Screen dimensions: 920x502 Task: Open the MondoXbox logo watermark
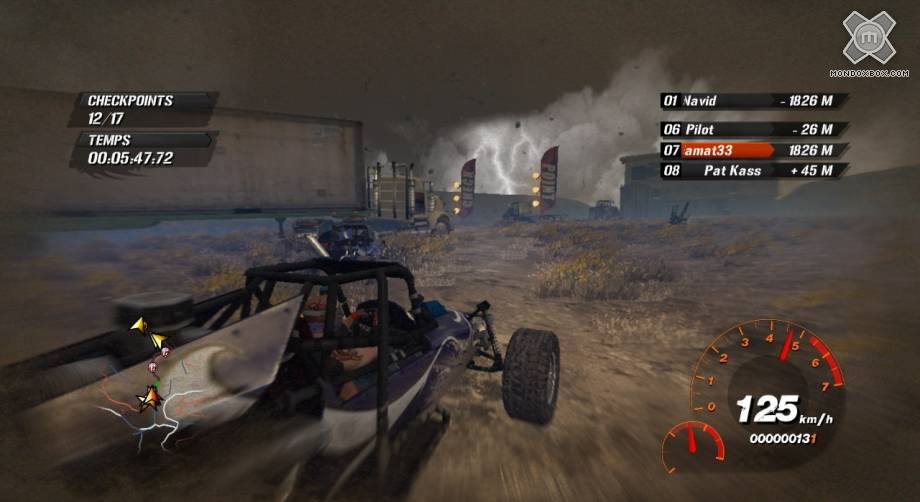(x=867, y=42)
